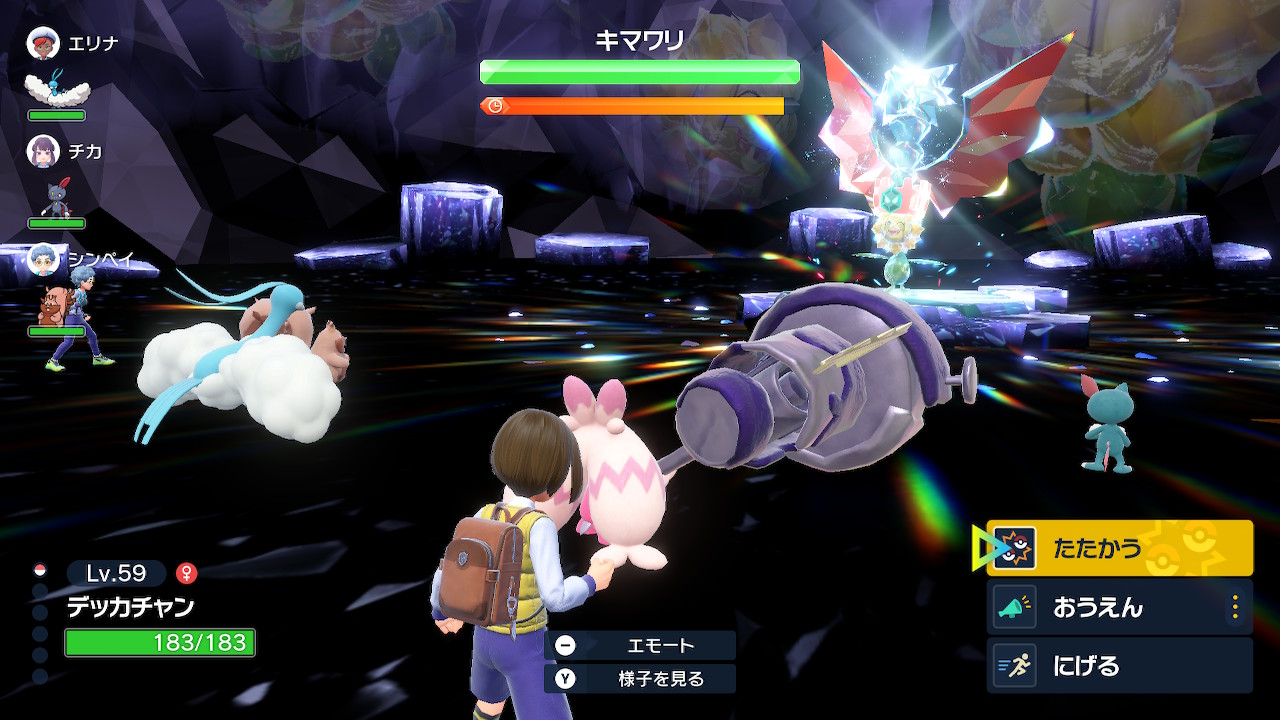The width and height of the screenshot is (1280, 720).
Task: Select ally trainer チカ's portrait
Action: [x=43, y=151]
